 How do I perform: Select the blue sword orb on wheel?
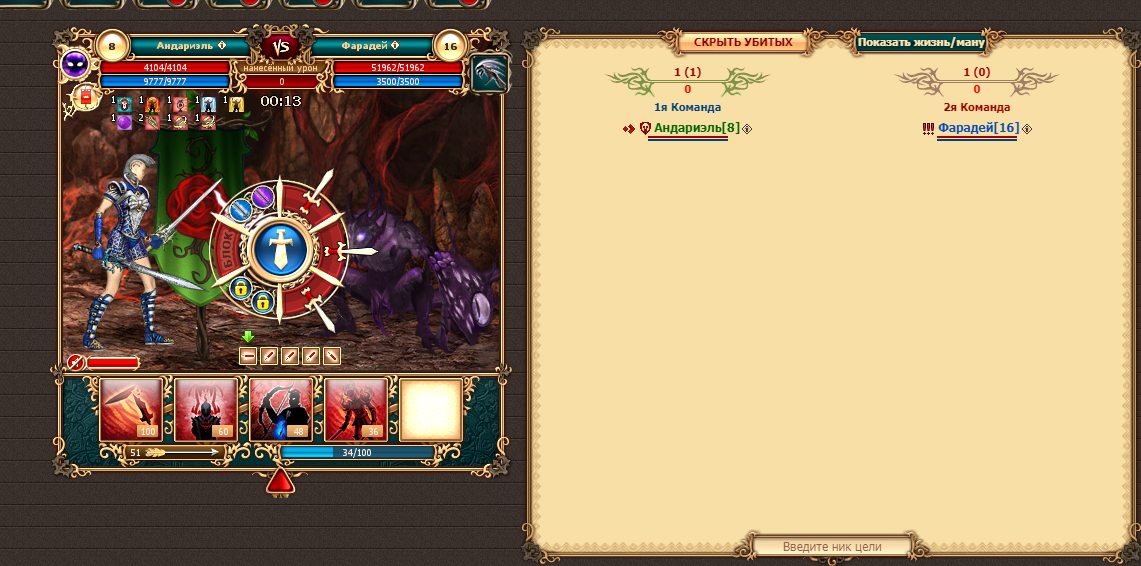[241, 210]
